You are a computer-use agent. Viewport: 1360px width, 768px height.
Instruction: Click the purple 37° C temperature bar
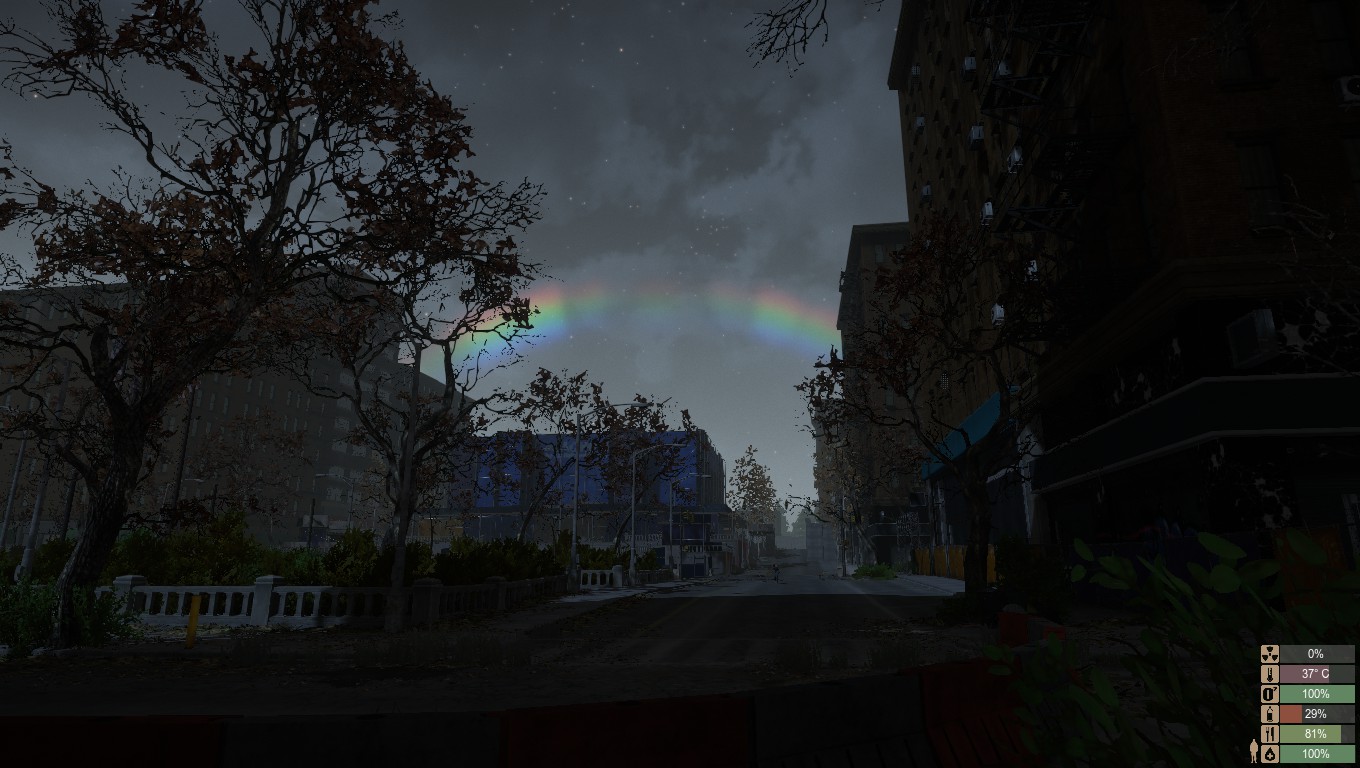coord(1305,674)
